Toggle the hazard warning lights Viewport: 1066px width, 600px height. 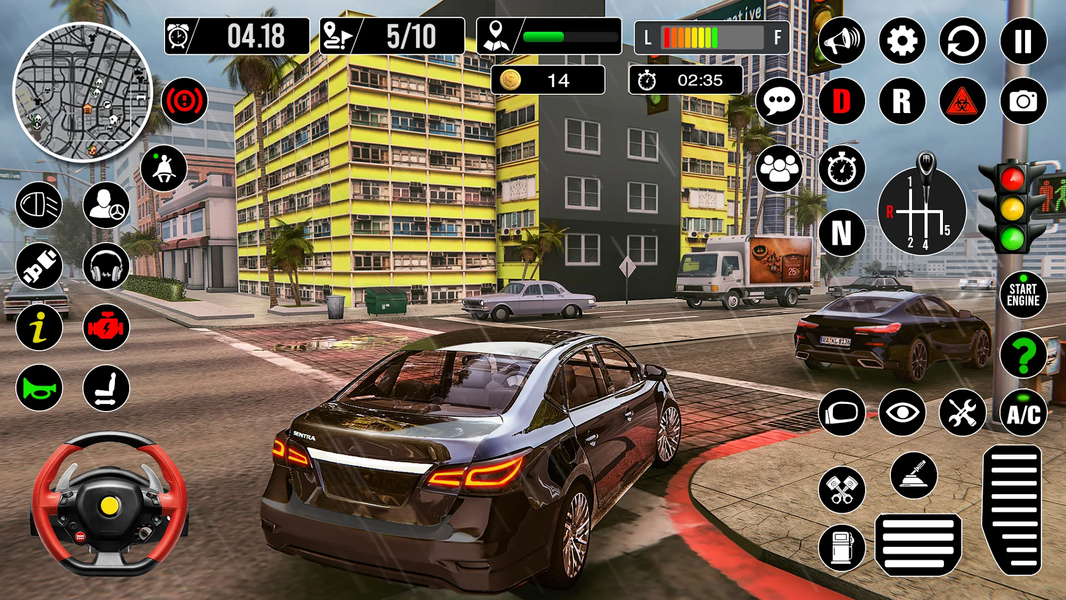[x=962, y=101]
